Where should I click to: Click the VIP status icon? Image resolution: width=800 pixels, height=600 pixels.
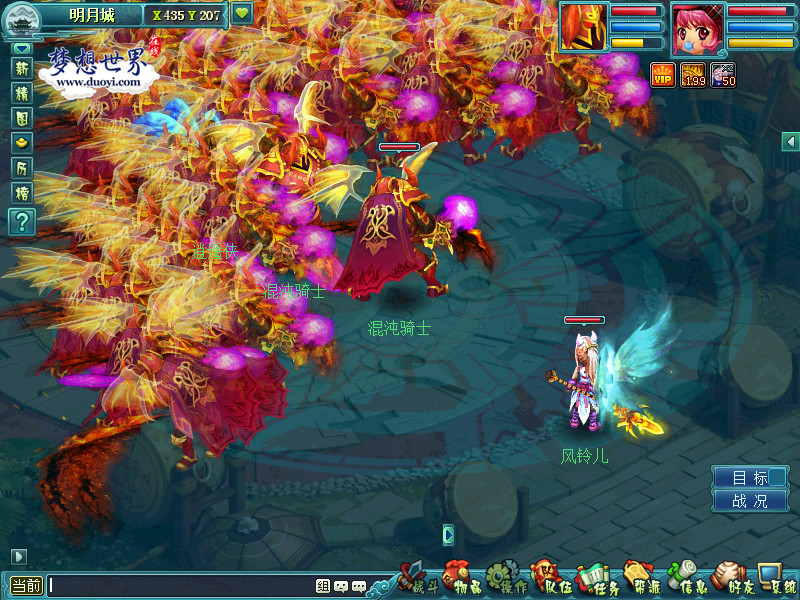pyautogui.click(x=662, y=74)
